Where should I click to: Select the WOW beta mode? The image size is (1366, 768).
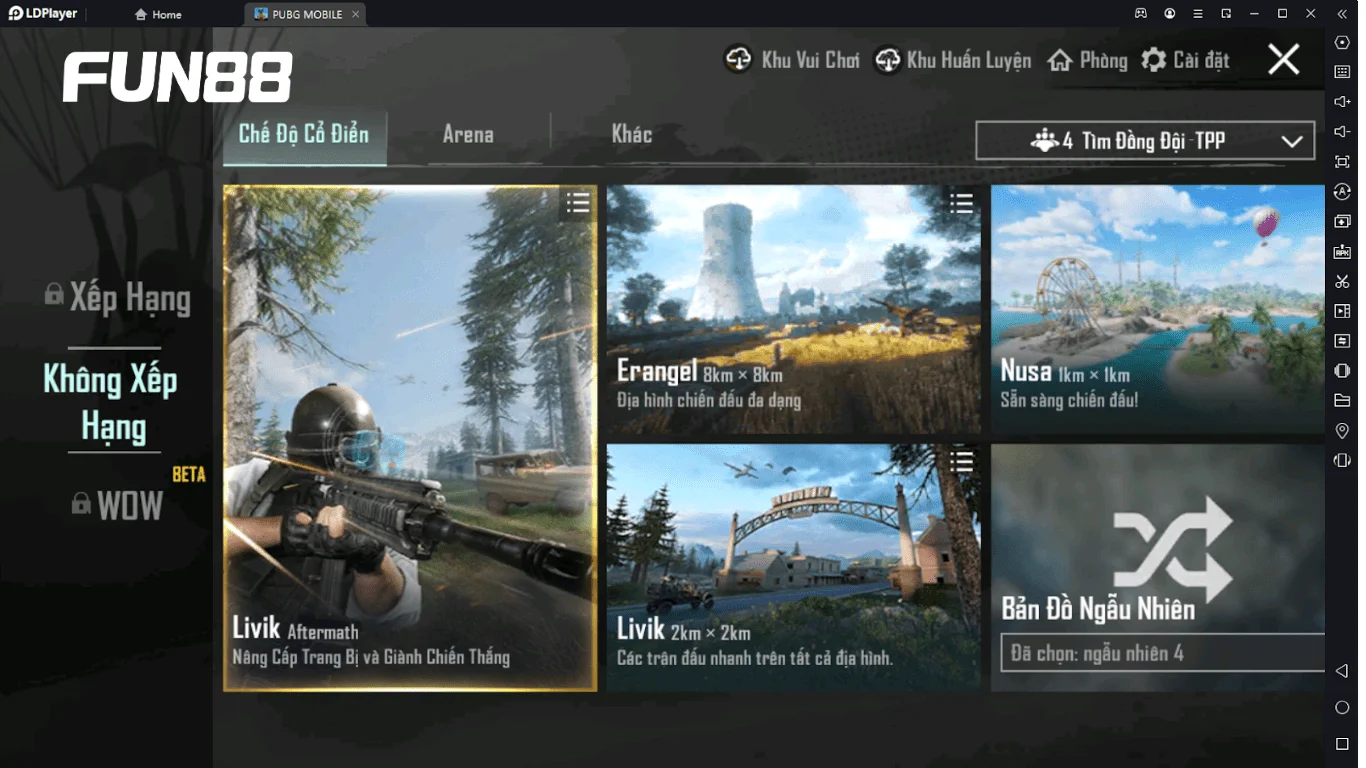118,506
